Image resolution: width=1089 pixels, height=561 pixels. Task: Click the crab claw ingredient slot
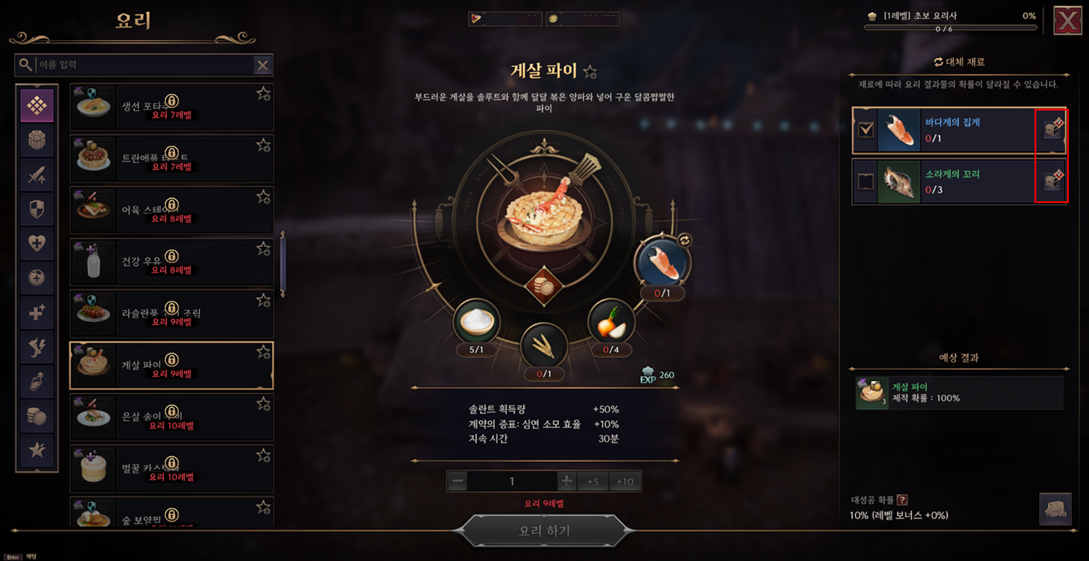[x=661, y=261]
